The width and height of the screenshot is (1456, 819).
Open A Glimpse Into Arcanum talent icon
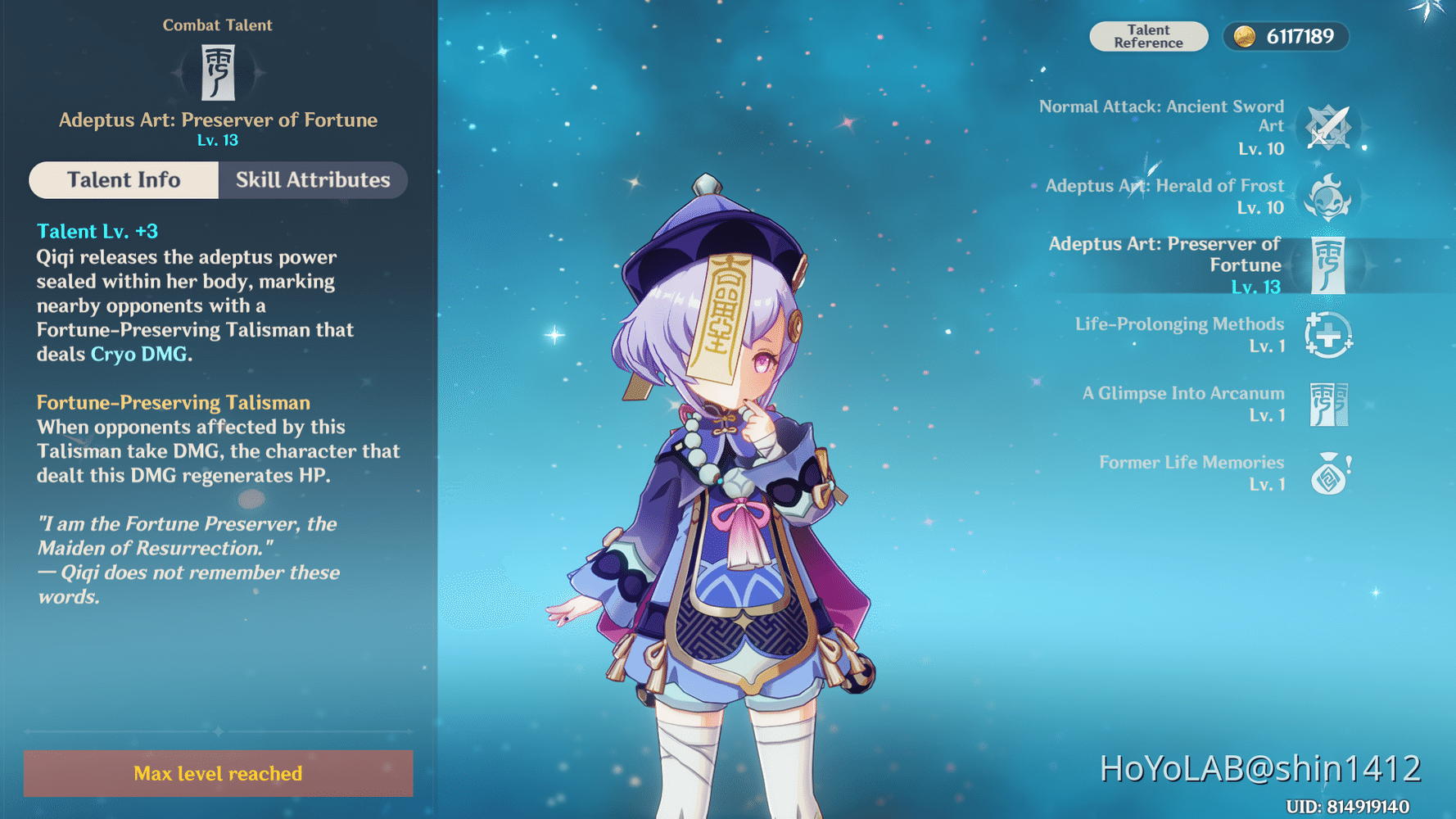(1330, 404)
